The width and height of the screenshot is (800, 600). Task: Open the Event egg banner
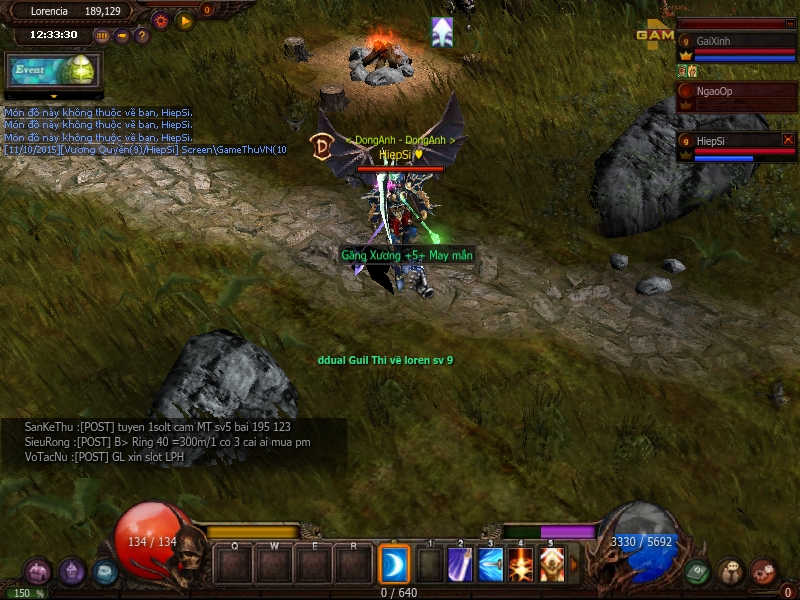click(x=43, y=70)
